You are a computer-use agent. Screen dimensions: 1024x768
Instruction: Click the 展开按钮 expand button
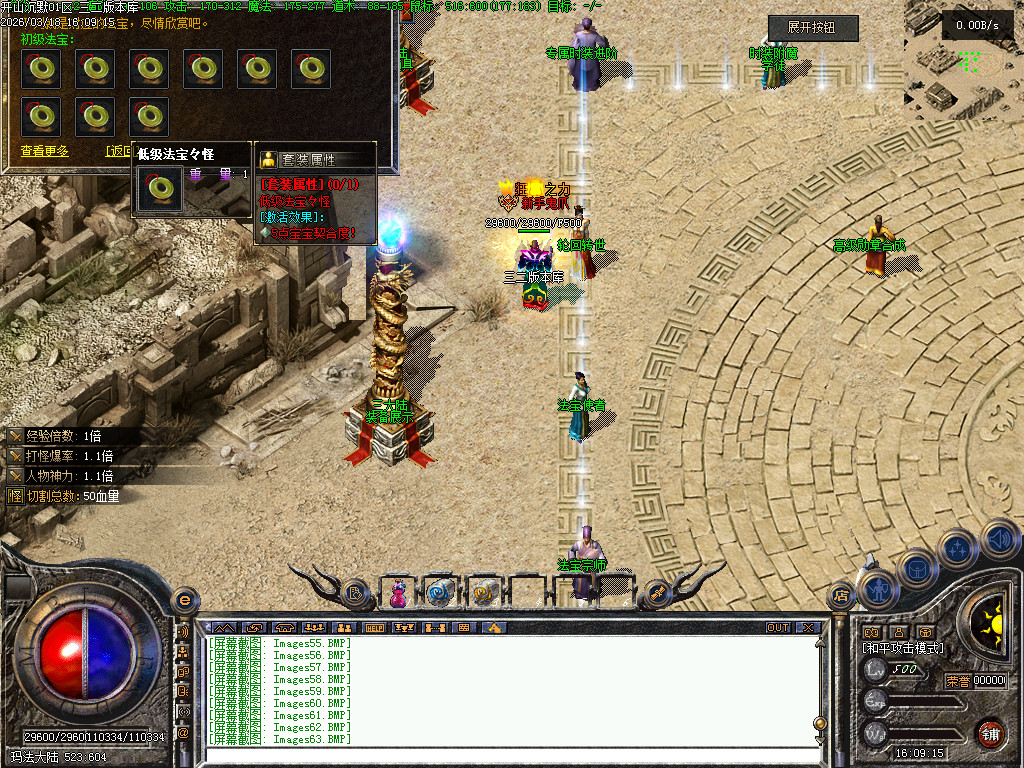tap(813, 28)
